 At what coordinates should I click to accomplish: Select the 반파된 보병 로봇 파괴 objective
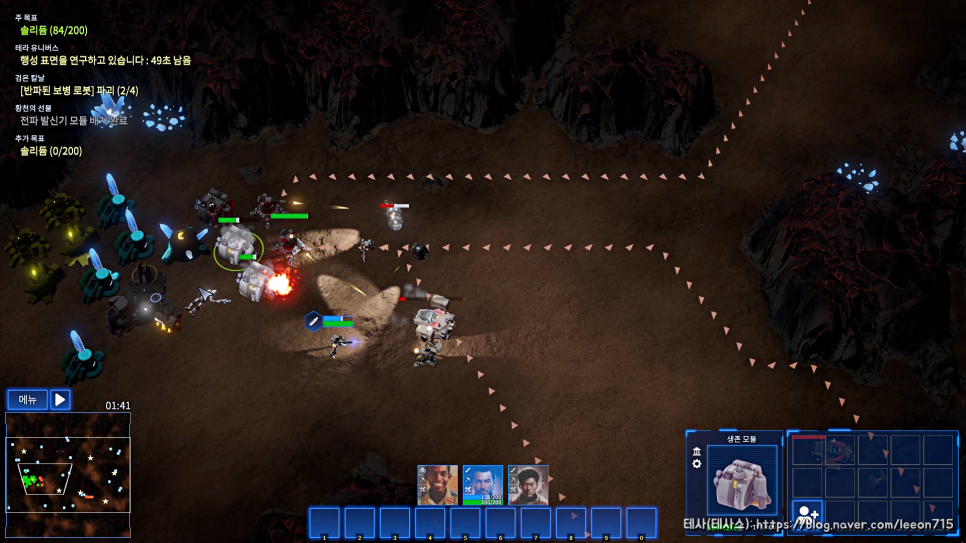click(79, 90)
